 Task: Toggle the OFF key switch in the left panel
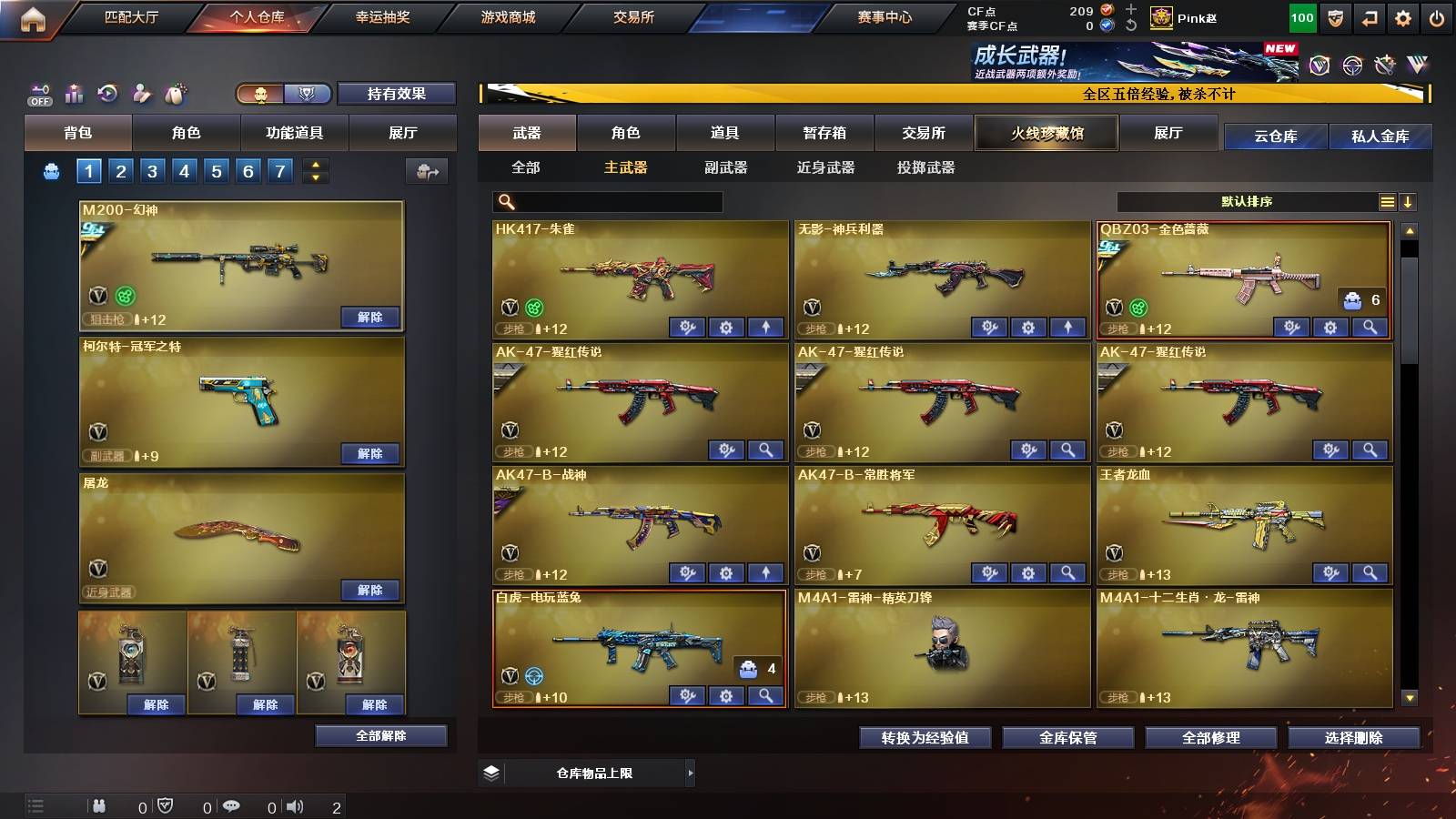tap(38, 94)
